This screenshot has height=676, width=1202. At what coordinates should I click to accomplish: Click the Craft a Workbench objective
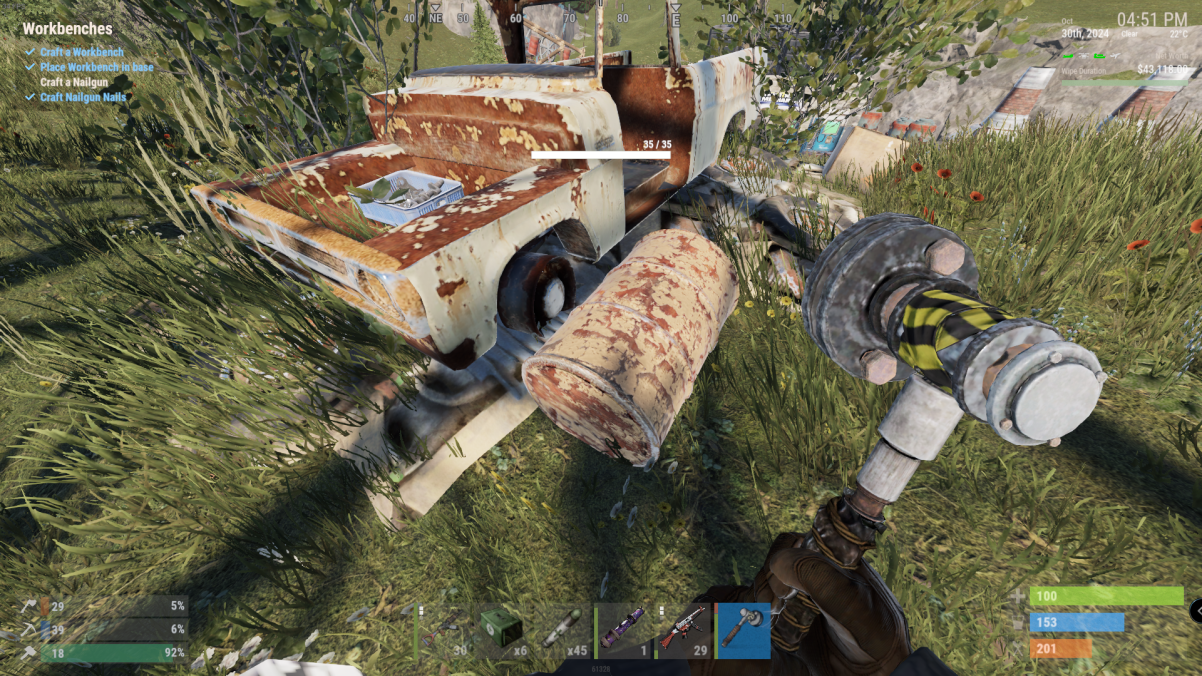[82, 52]
